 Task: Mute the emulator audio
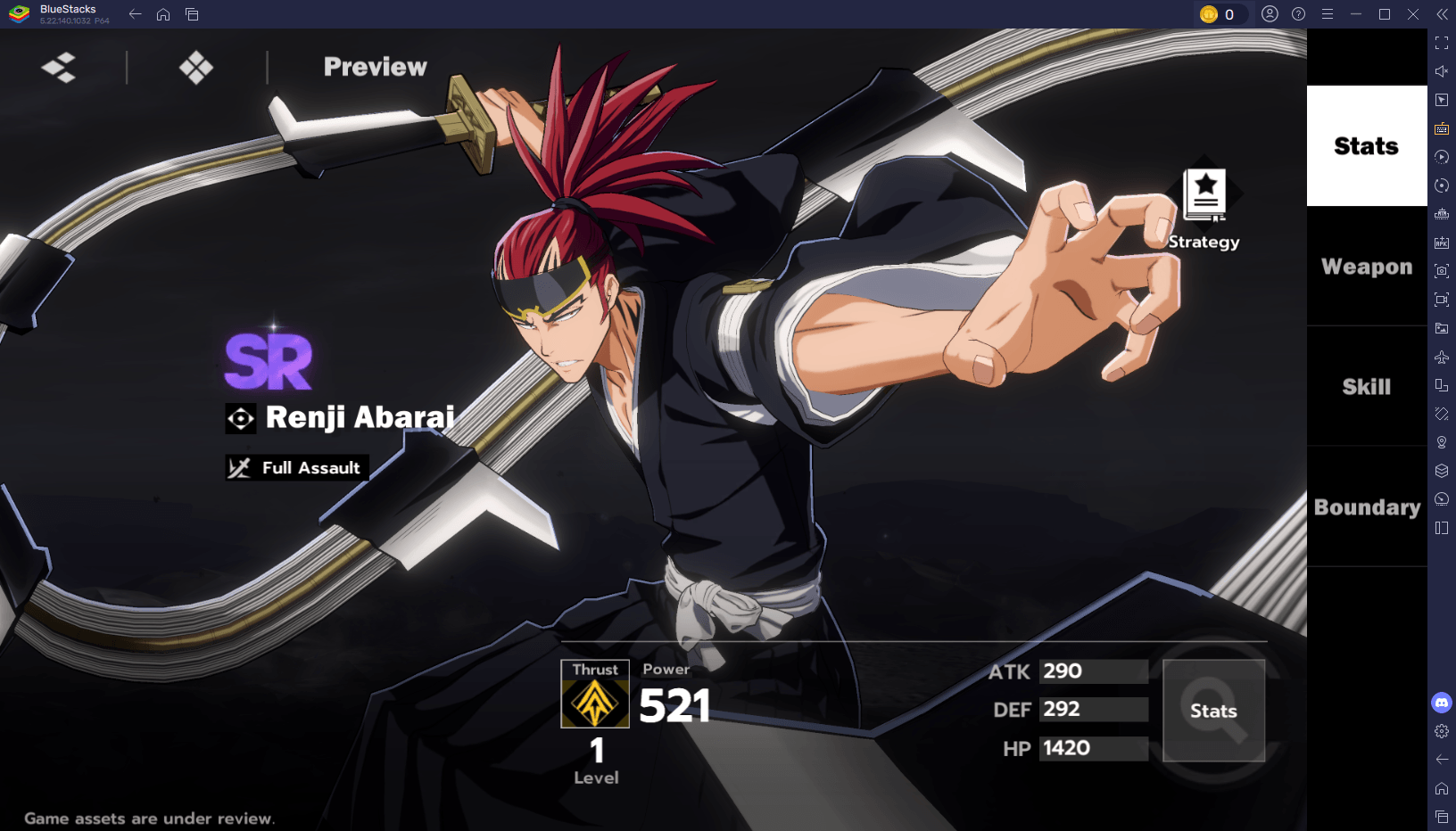1442,71
